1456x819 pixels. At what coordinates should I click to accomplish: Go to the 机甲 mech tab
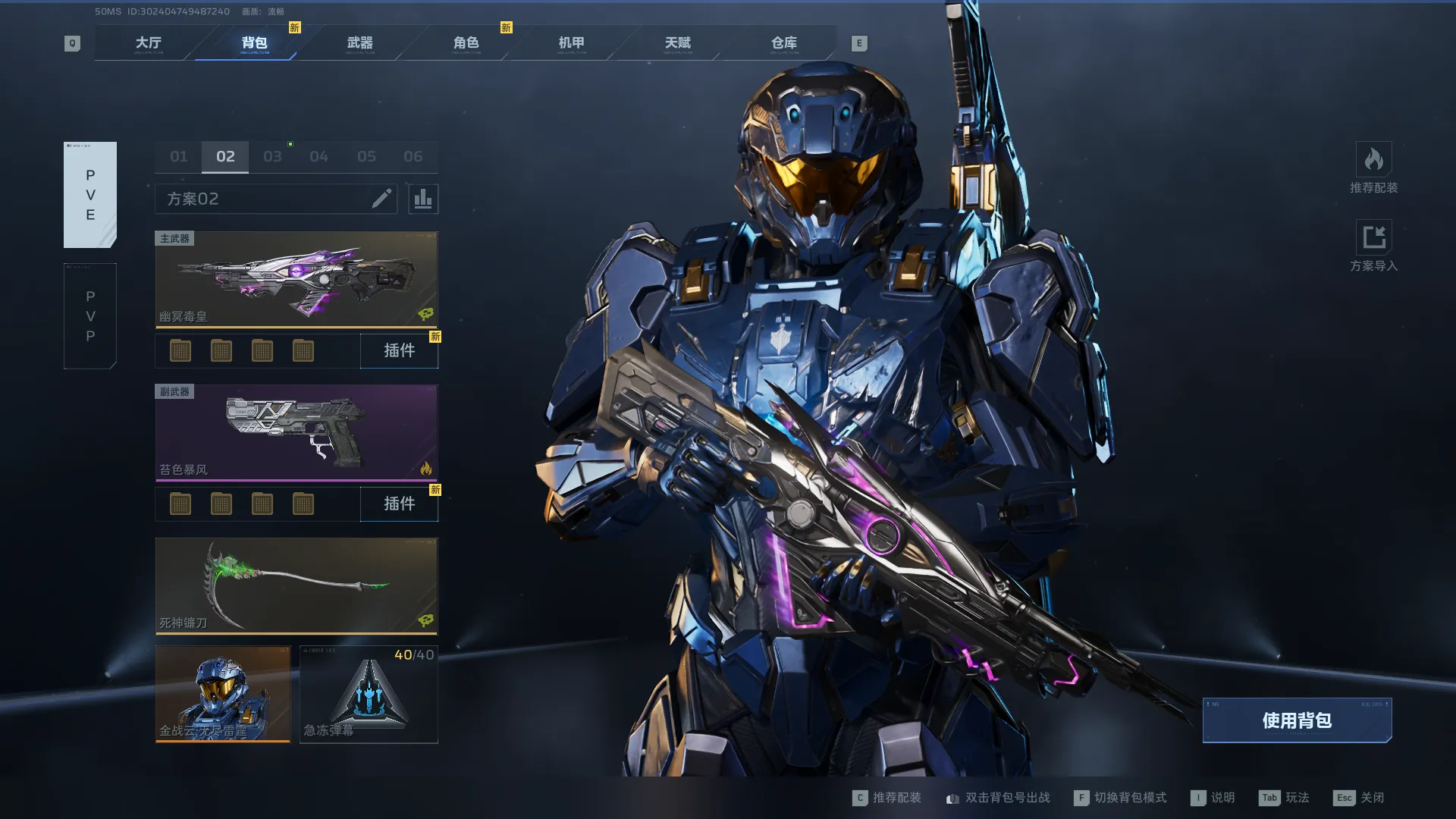click(x=571, y=43)
